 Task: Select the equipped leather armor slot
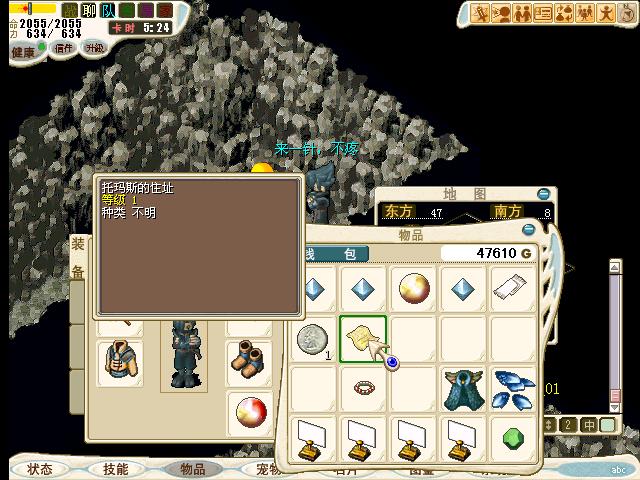120,363
